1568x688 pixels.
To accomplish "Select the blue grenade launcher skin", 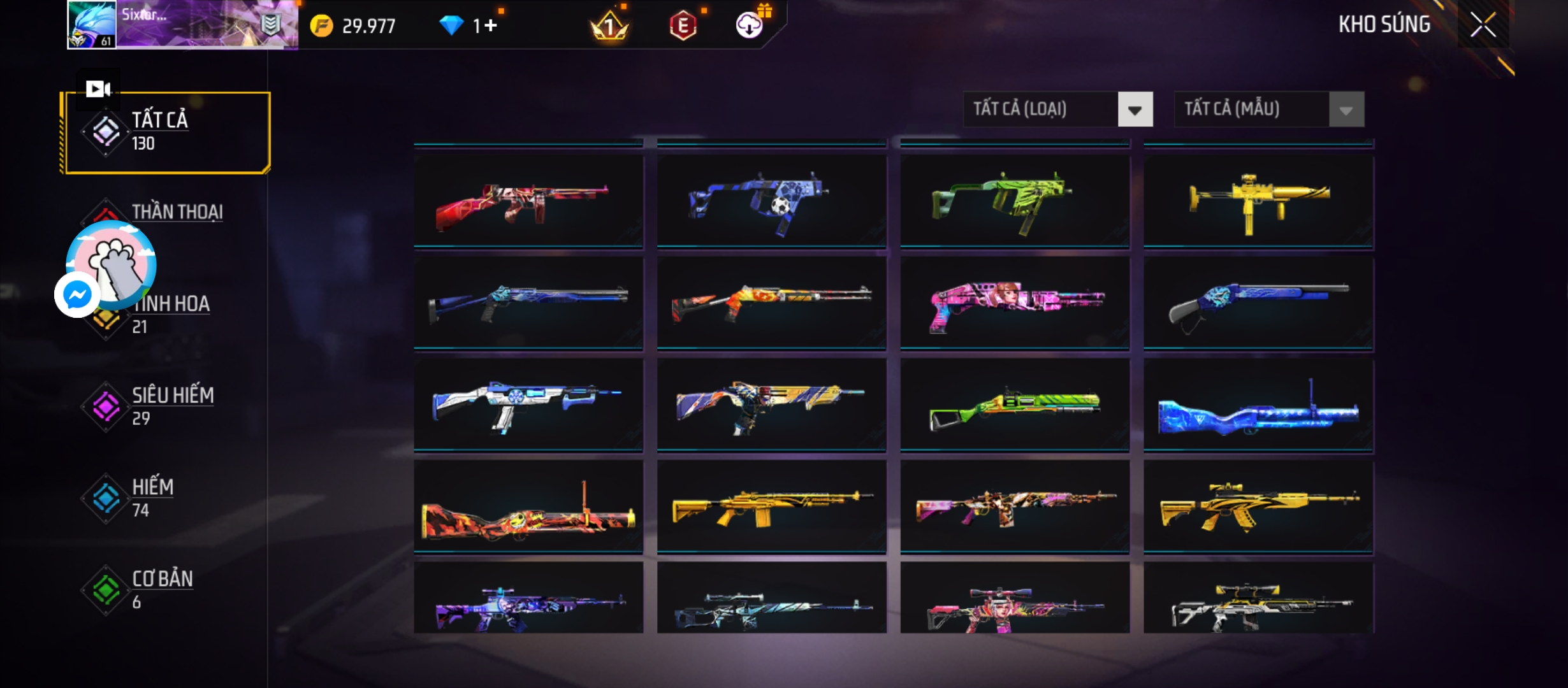I will 1258,406.
